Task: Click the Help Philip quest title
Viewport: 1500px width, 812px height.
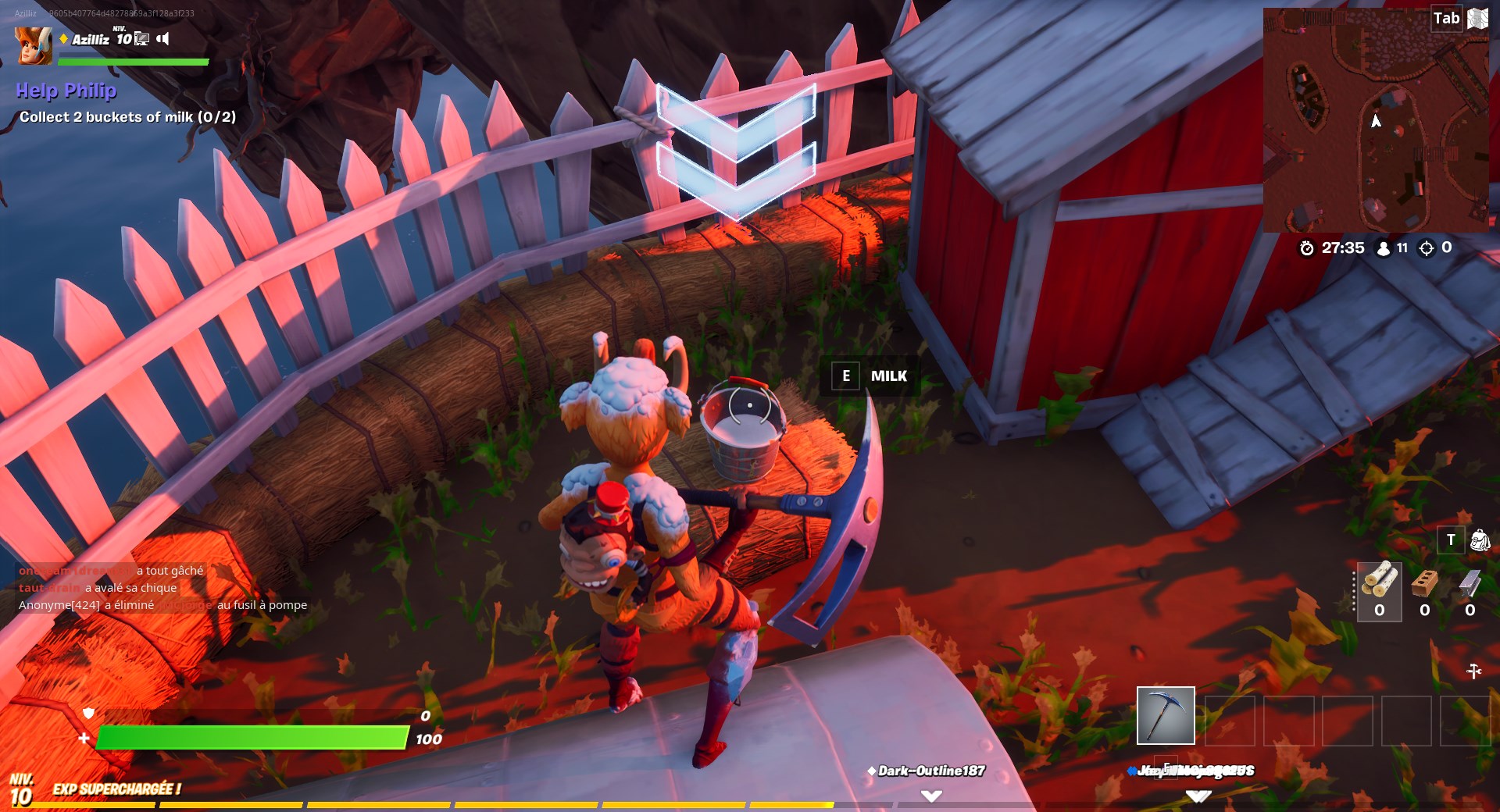Action: coord(66,91)
